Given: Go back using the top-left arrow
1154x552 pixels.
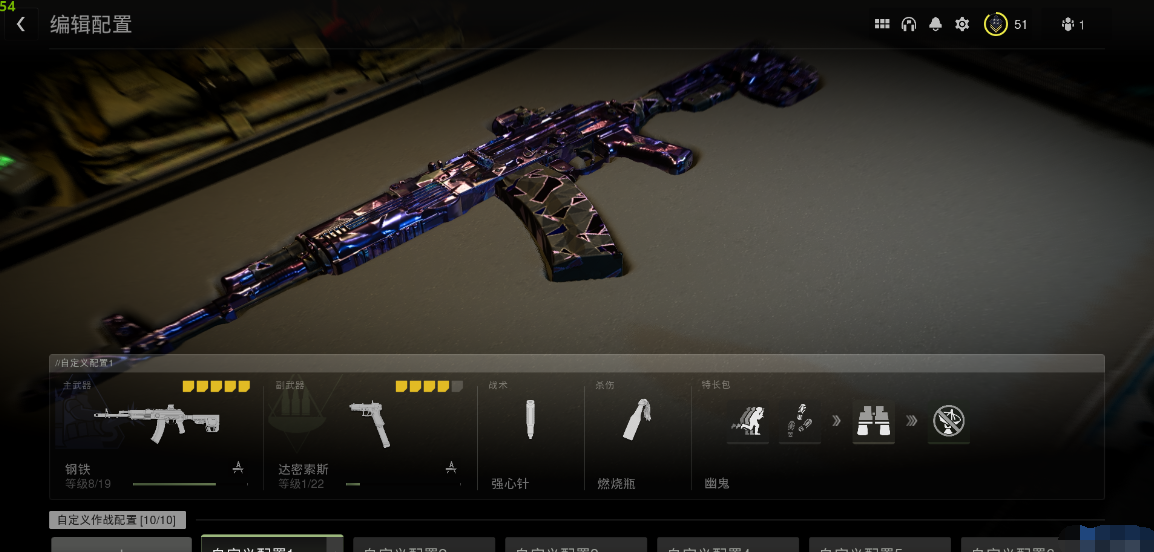Looking at the screenshot, I should click(21, 24).
